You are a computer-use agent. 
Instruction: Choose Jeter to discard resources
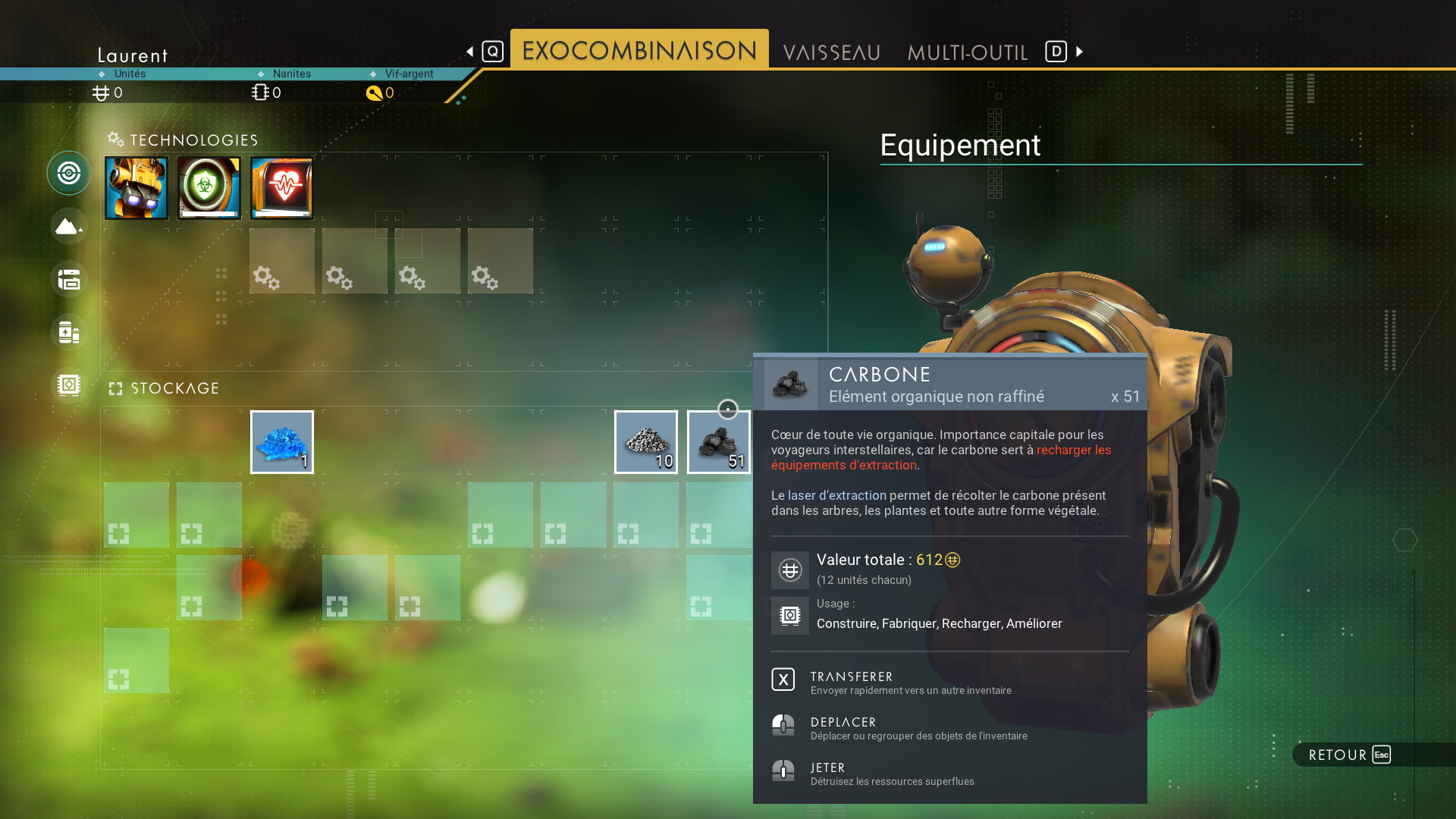click(827, 772)
